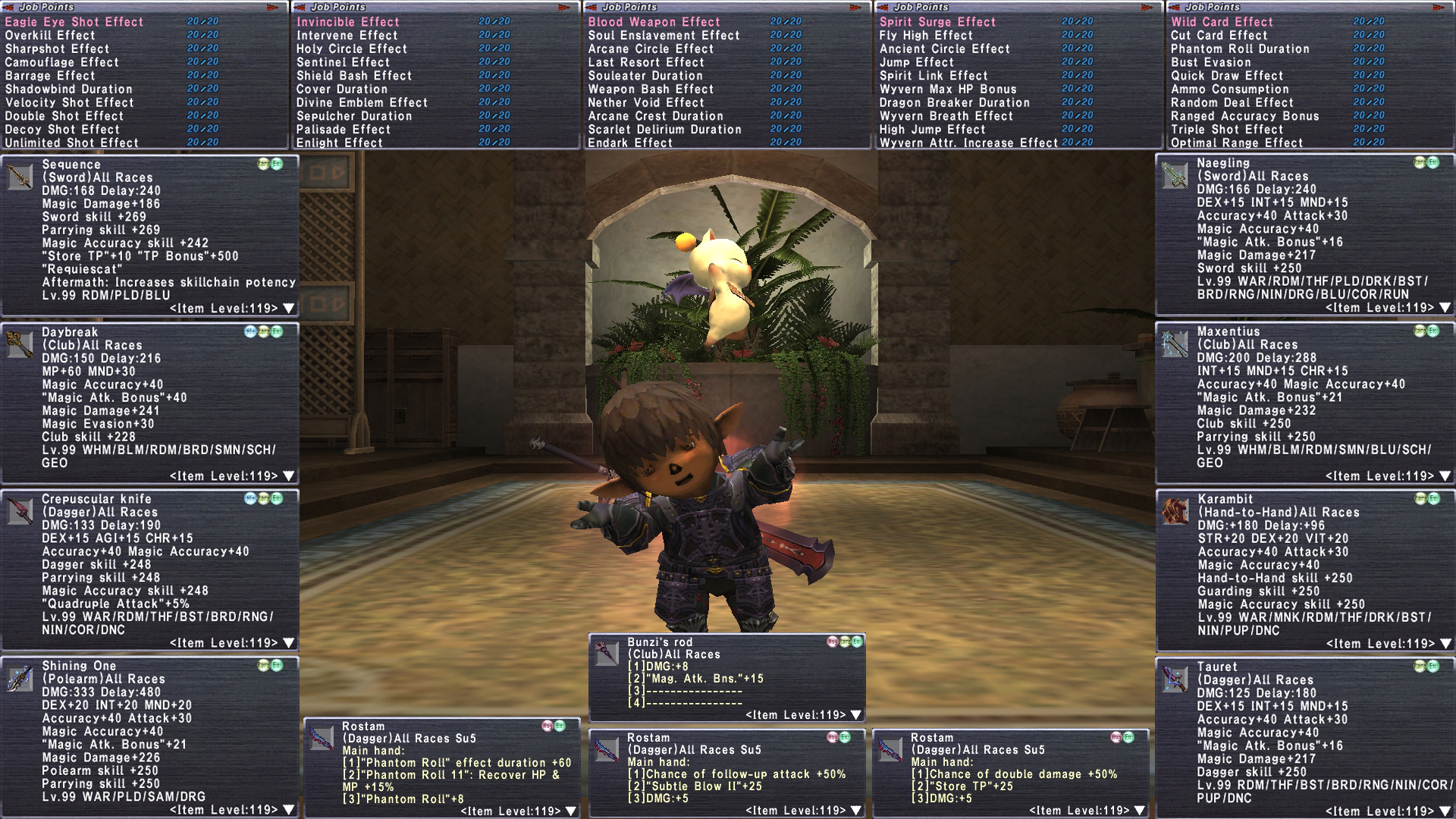Click the Crepuscular knife dagger icon
The image size is (1456, 819).
(20, 511)
